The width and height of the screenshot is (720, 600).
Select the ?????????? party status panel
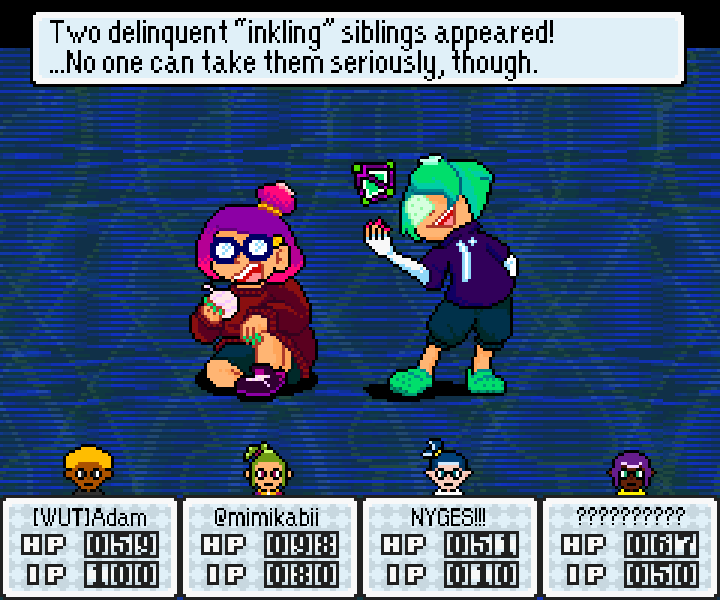click(629, 546)
